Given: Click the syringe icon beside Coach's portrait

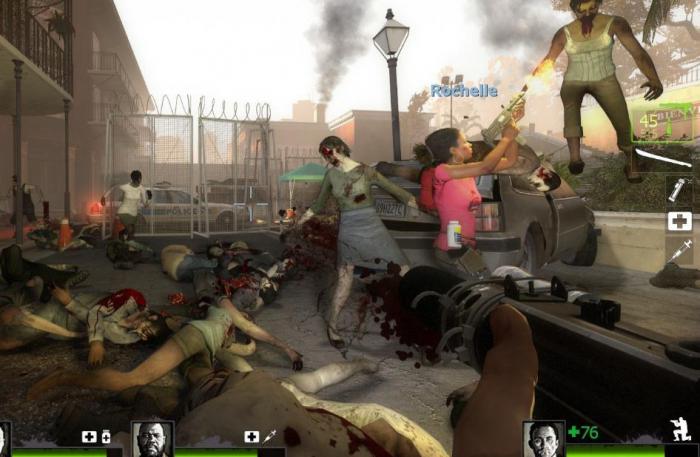Looking at the screenshot, I should click(269, 436).
